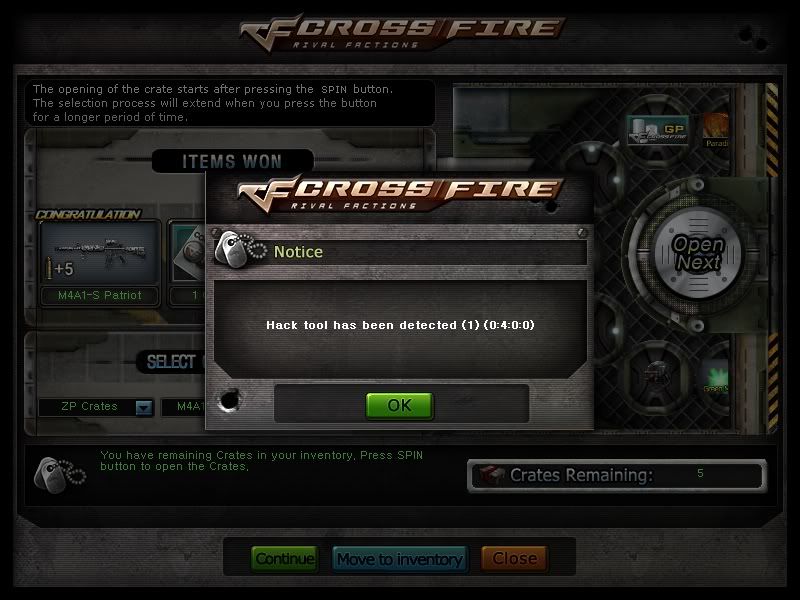Image resolution: width=800 pixels, height=600 pixels.
Task: Choose Move to inventory
Action: coord(399,559)
